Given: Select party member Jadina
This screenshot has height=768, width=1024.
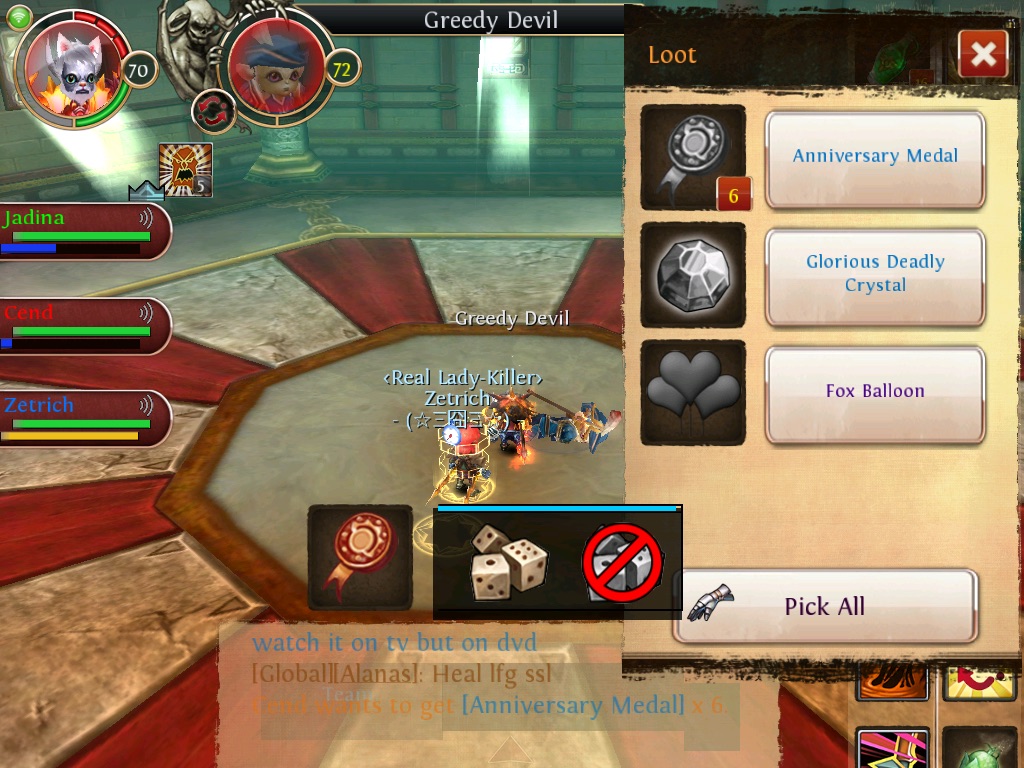Looking at the screenshot, I should (80, 231).
